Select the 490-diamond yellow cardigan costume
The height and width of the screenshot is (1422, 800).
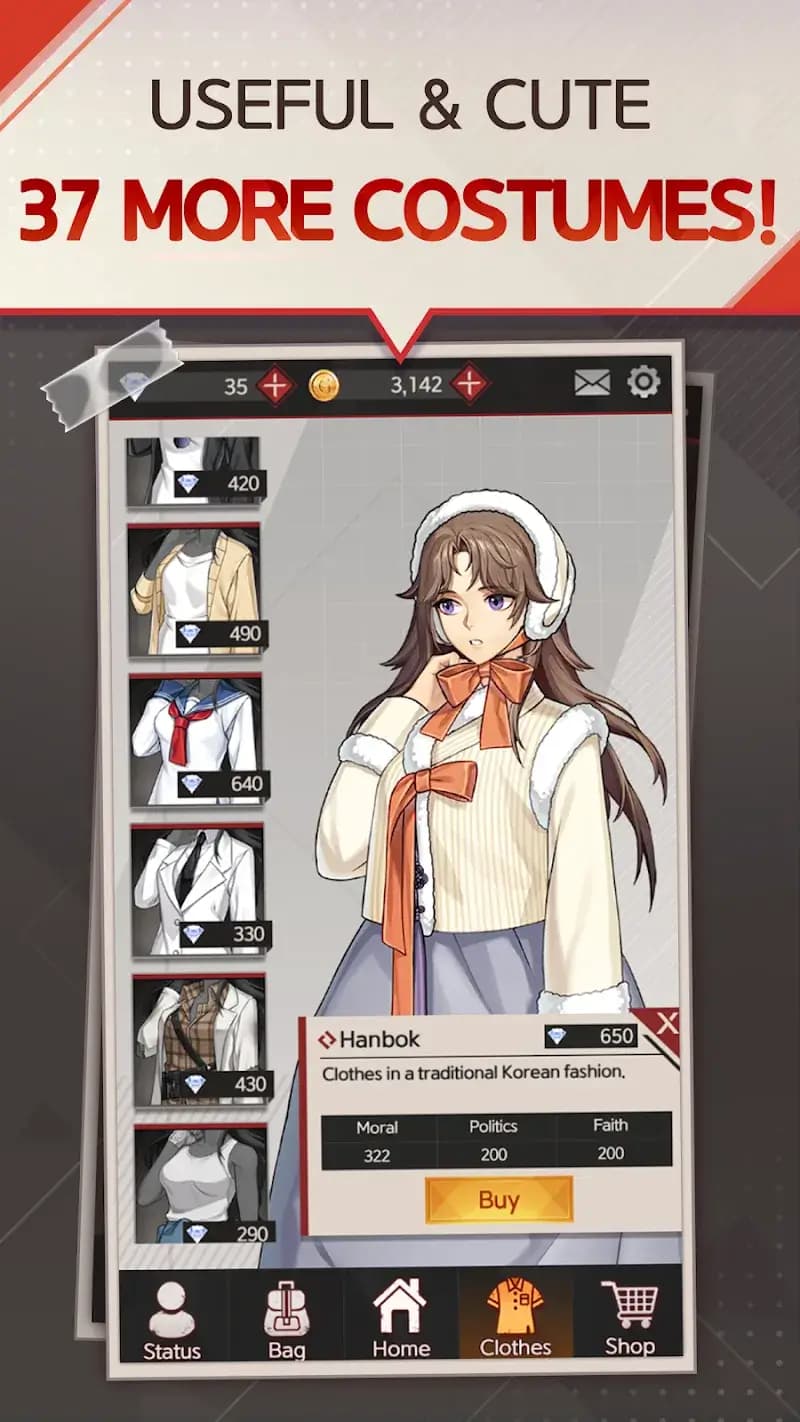(x=195, y=590)
